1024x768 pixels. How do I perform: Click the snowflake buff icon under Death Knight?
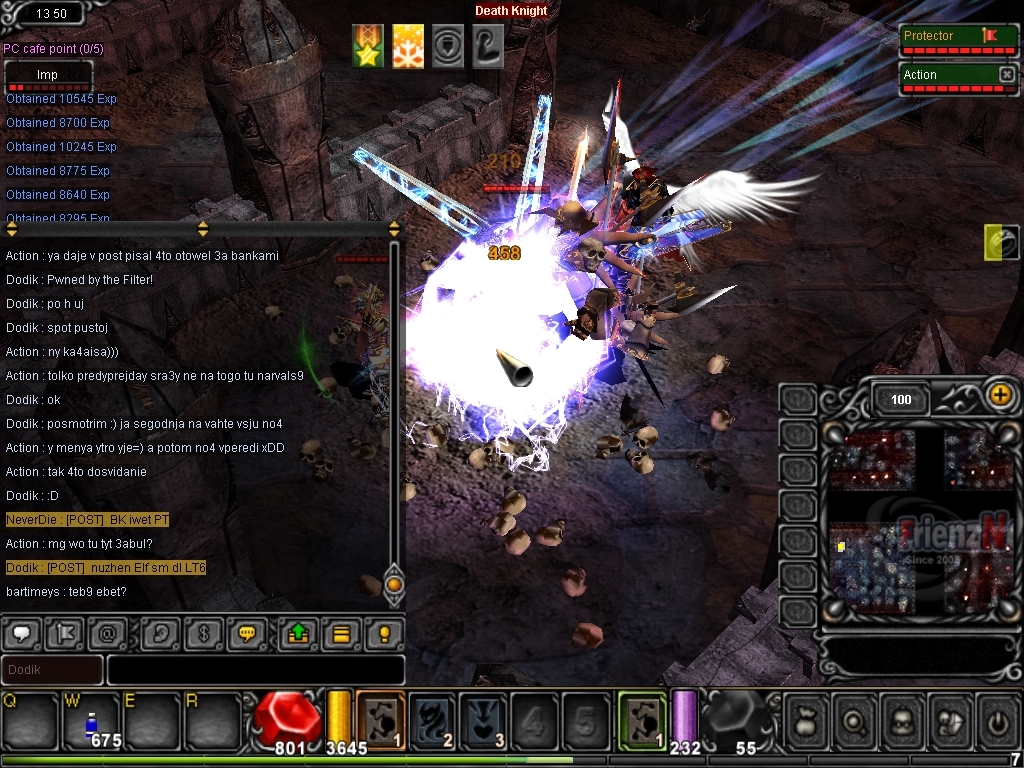point(408,47)
